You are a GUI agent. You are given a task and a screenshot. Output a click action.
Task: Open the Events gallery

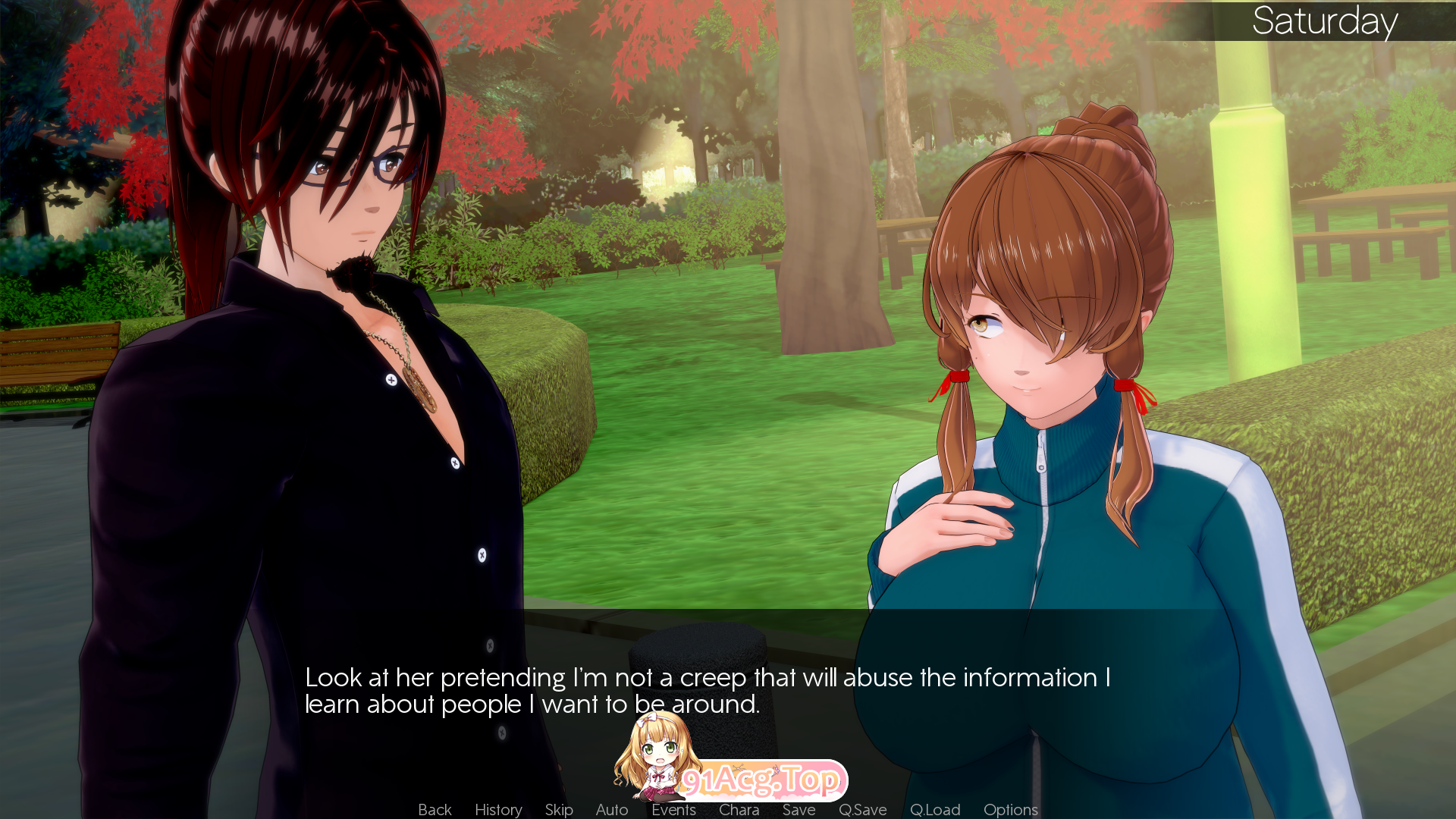673,809
